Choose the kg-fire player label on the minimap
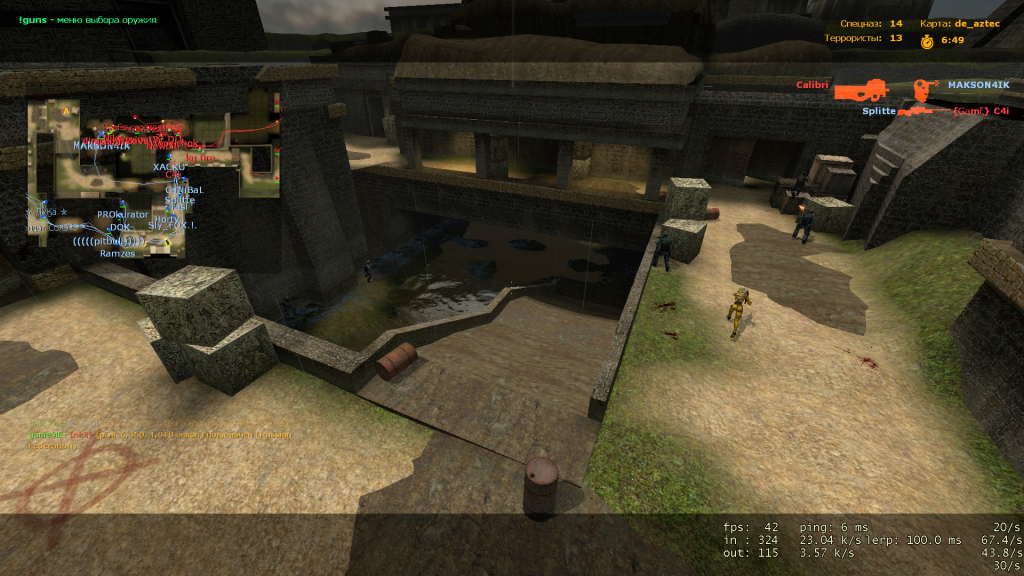Image resolution: width=1024 pixels, height=576 pixels. (x=200, y=158)
